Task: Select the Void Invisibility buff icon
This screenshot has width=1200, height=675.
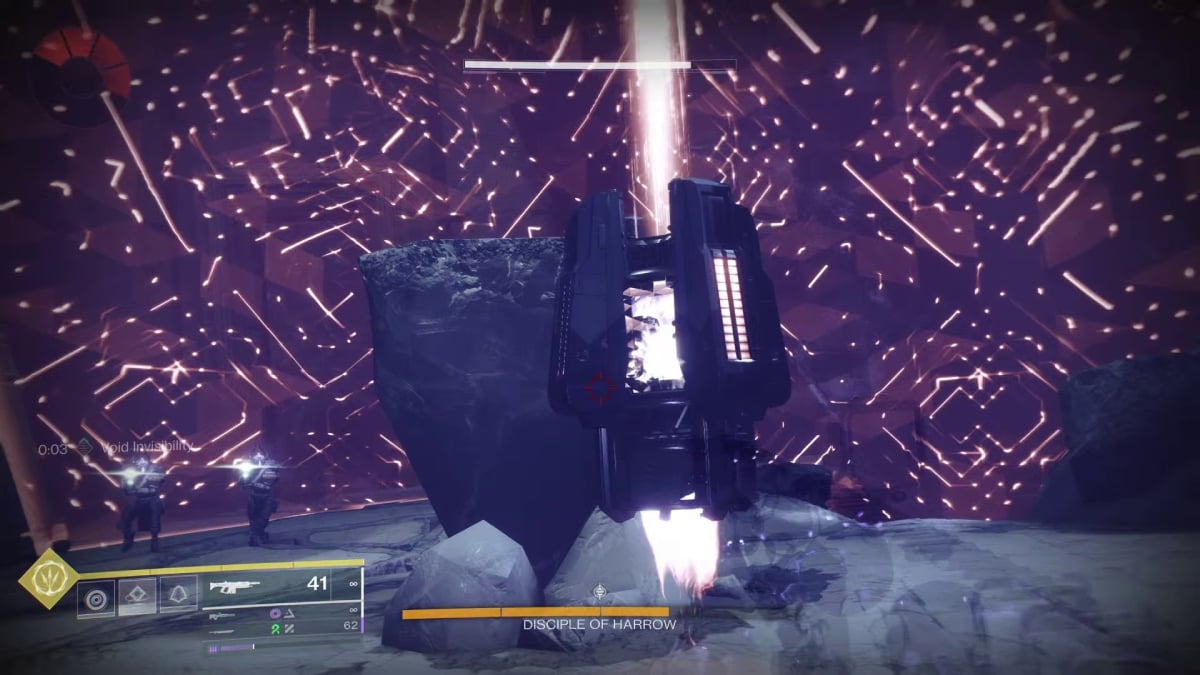Action: (x=86, y=449)
